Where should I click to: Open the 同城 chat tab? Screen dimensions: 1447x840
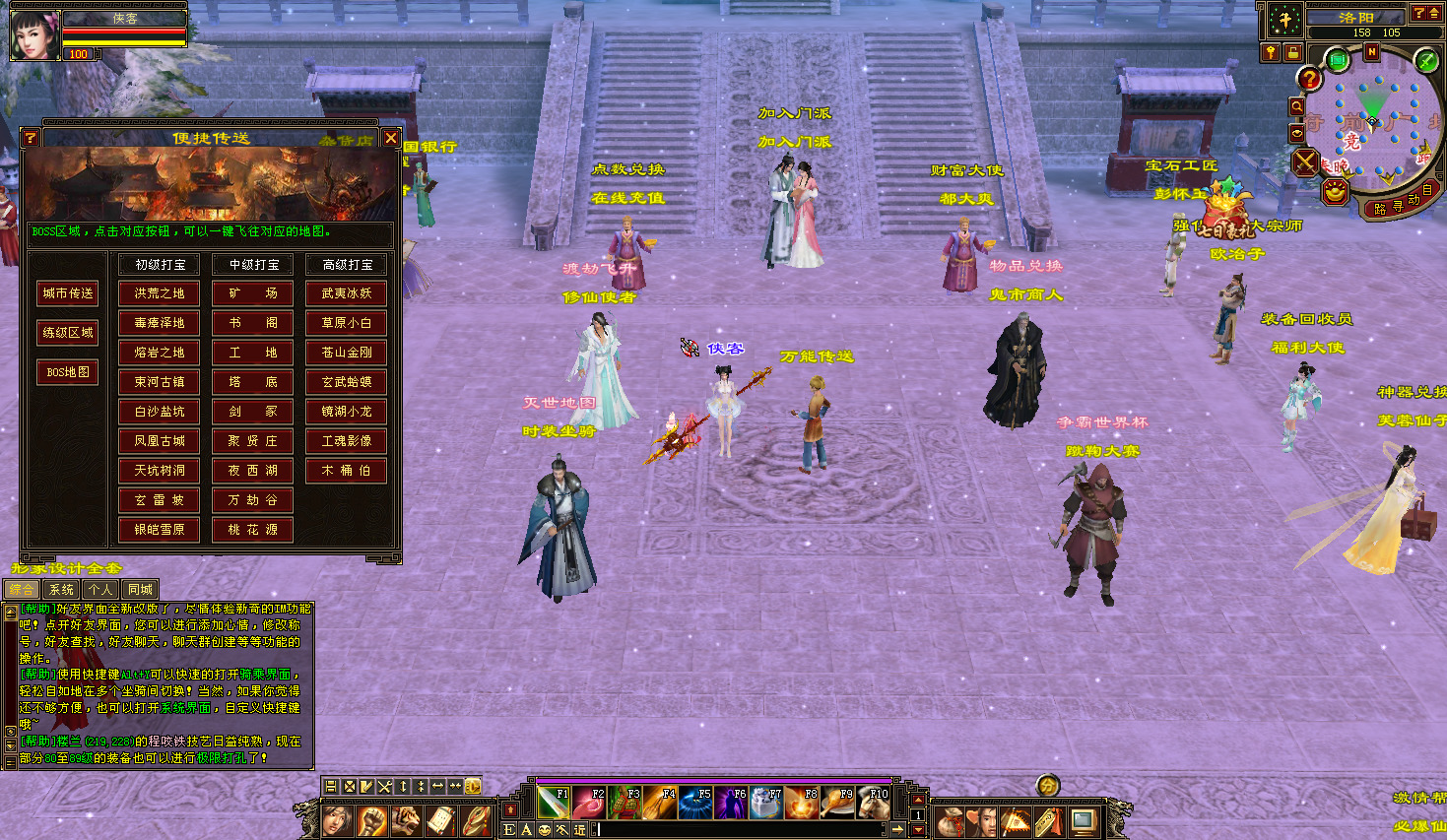click(140, 590)
